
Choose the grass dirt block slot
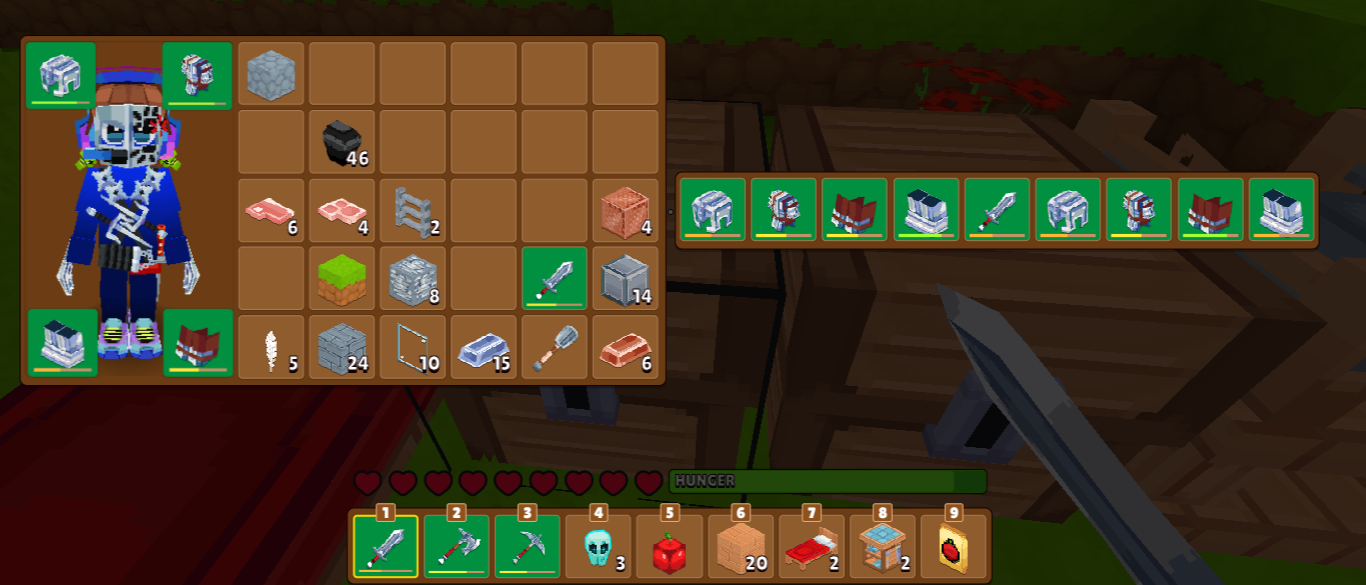(x=341, y=278)
